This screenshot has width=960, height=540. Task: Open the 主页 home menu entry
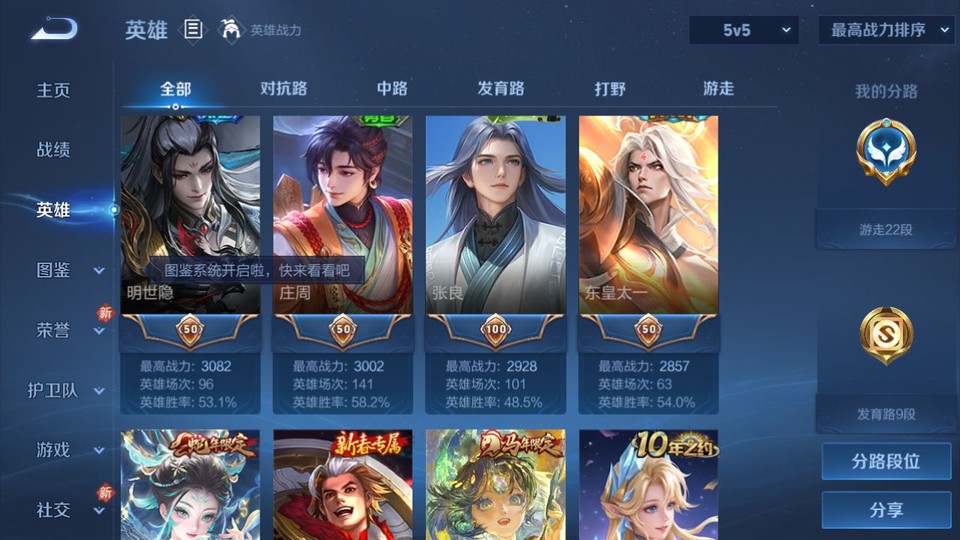pyautogui.click(x=54, y=90)
